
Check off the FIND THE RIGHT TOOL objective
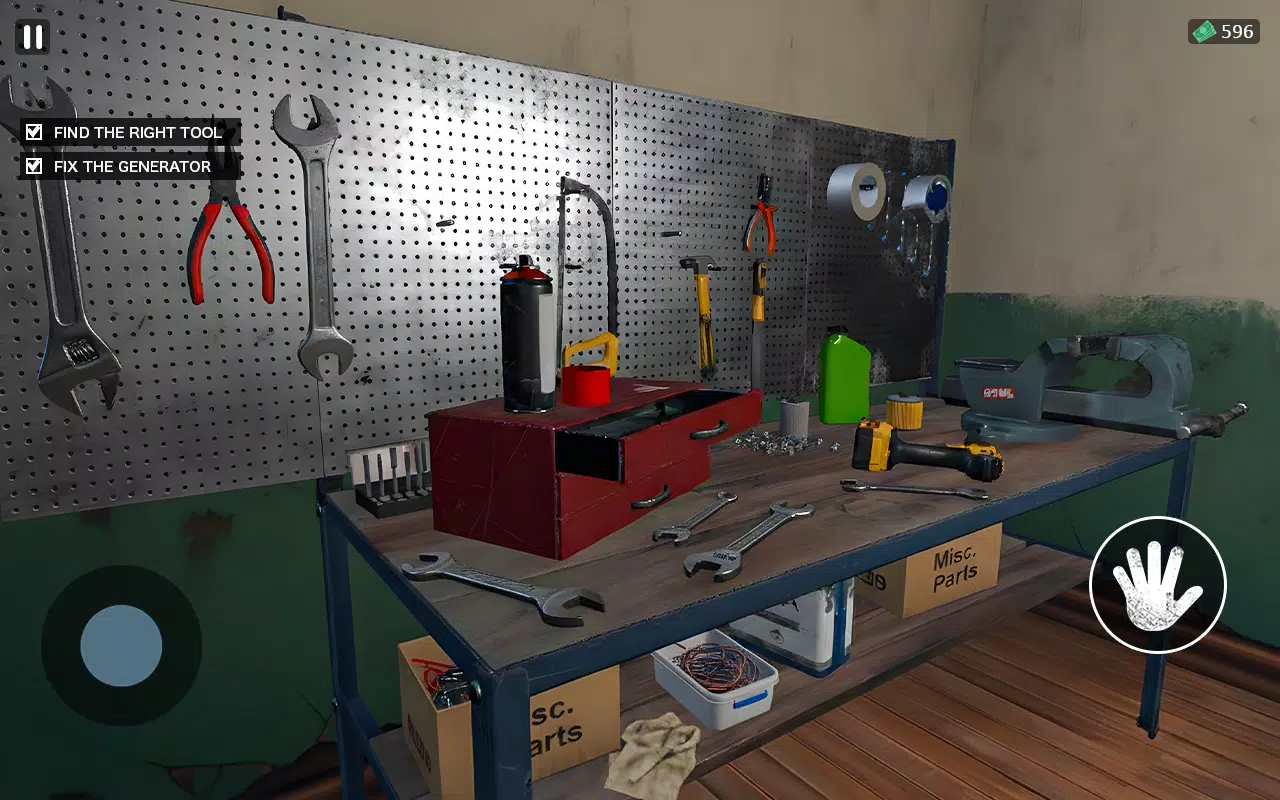pyautogui.click(x=33, y=131)
